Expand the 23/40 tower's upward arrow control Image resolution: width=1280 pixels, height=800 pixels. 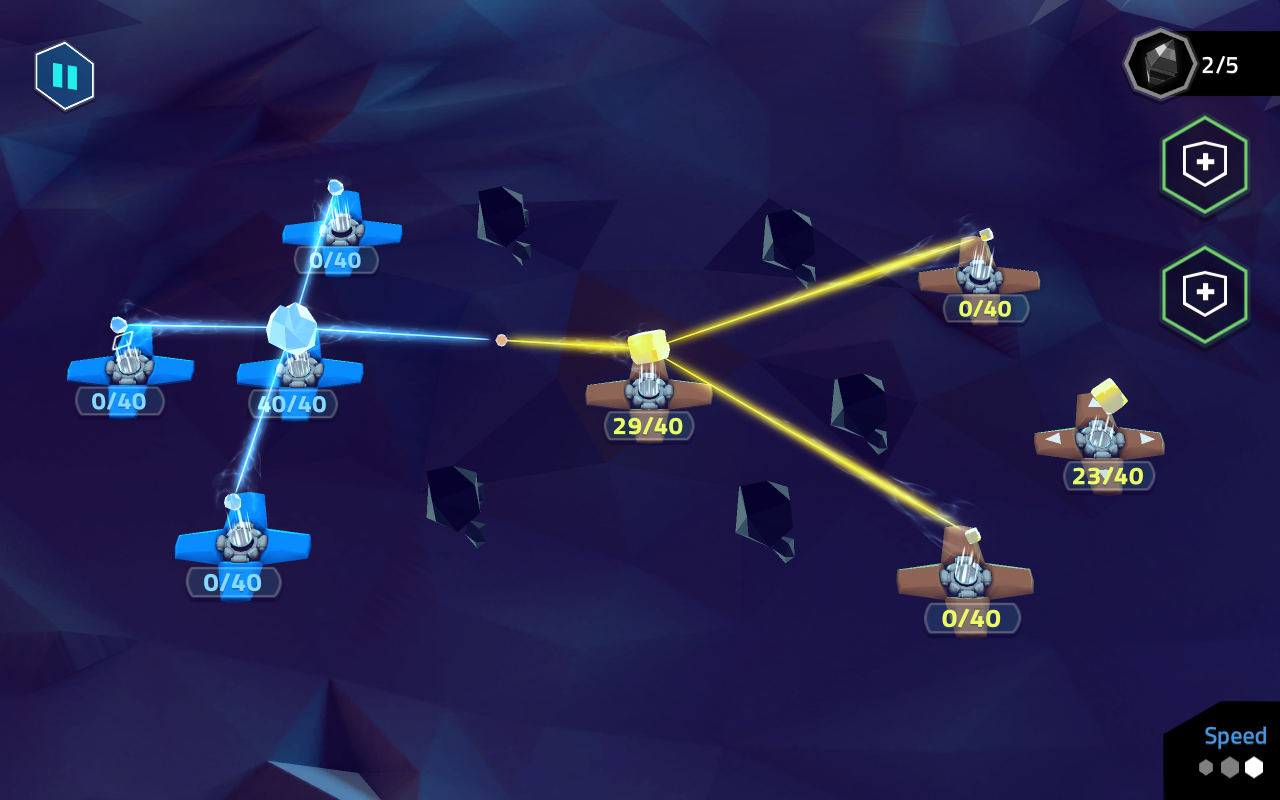click(1093, 404)
